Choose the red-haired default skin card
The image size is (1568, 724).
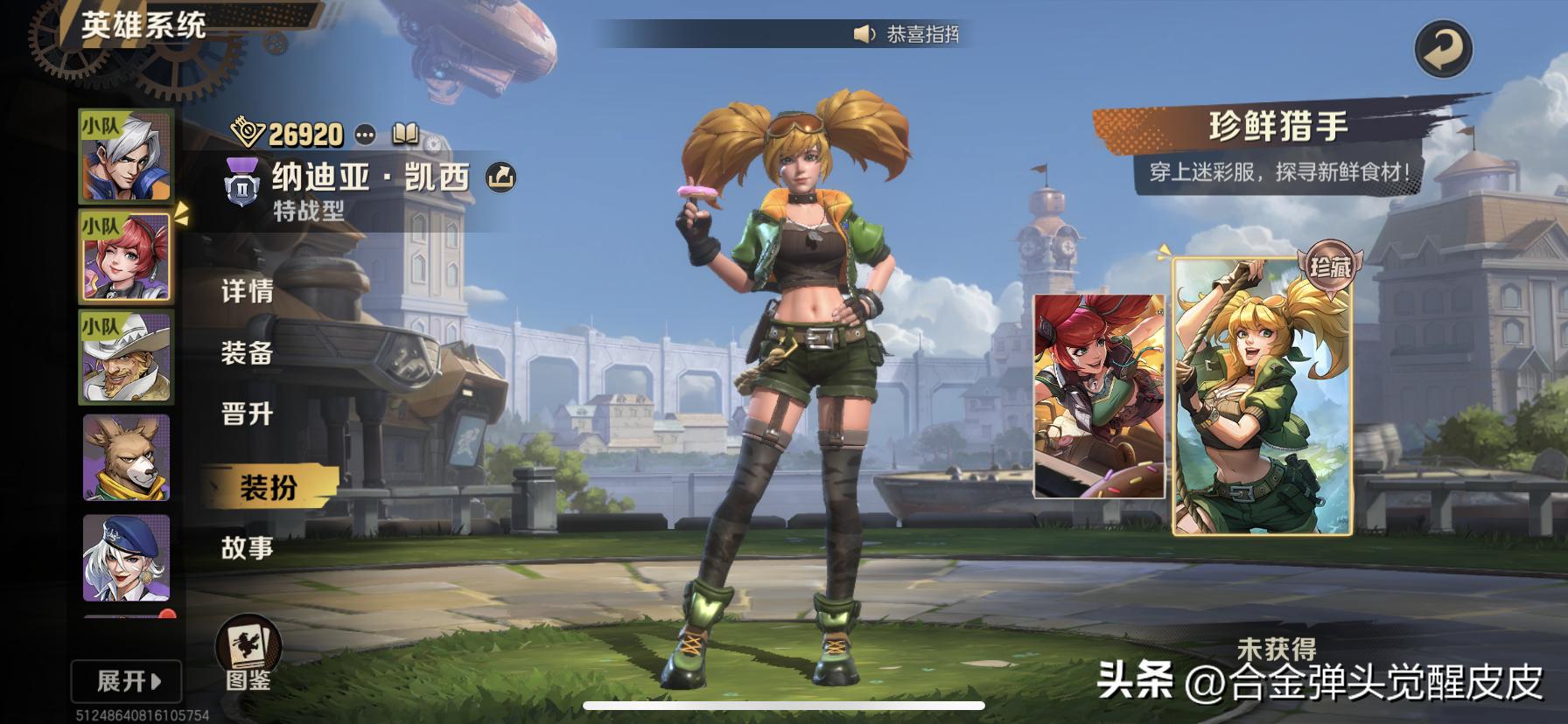(x=1099, y=396)
